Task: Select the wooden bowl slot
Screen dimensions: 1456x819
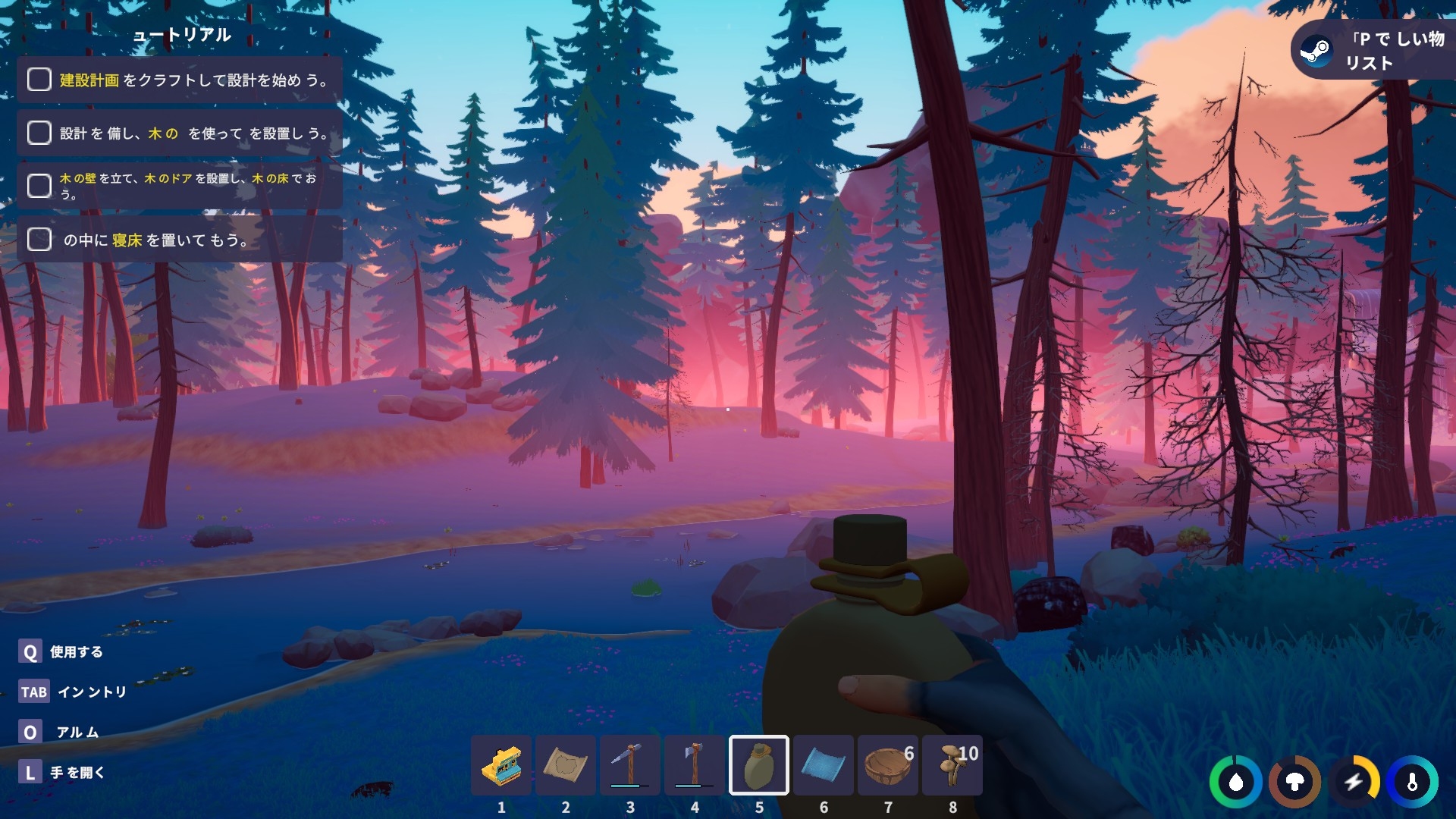Action: pyautogui.click(x=887, y=765)
